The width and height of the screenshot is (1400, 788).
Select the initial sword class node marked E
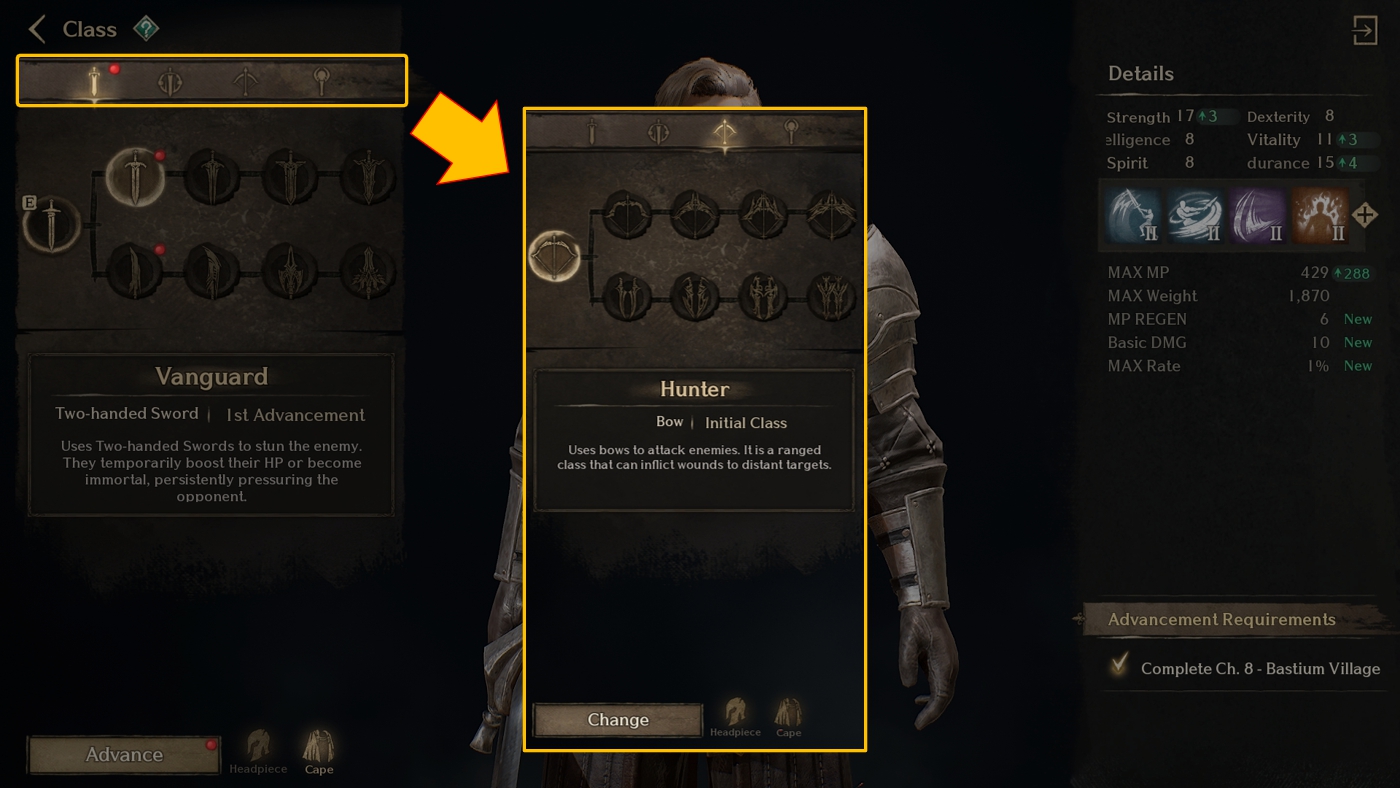pos(50,226)
